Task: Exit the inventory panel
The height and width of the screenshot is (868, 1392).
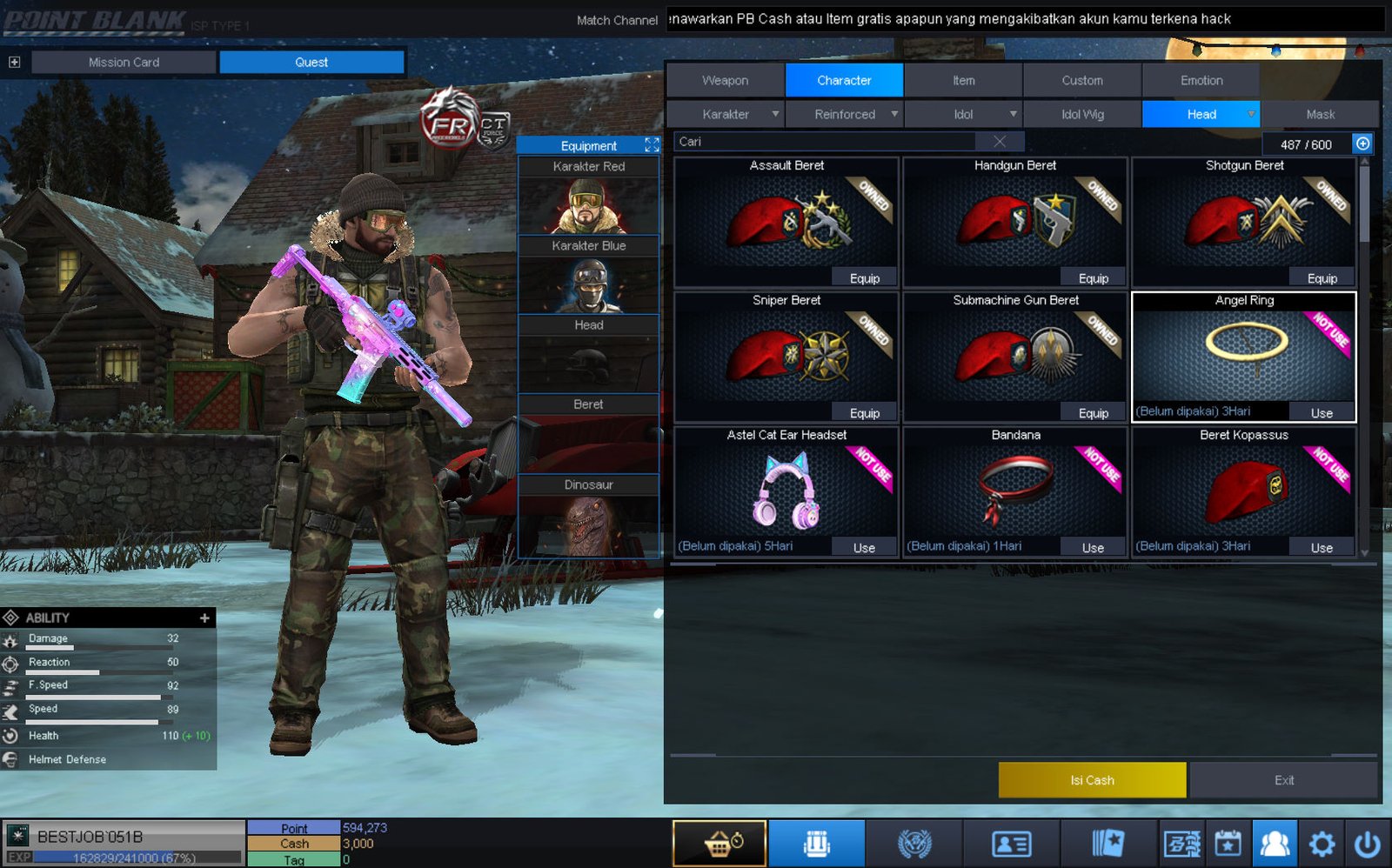Action: tap(1283, 780)
